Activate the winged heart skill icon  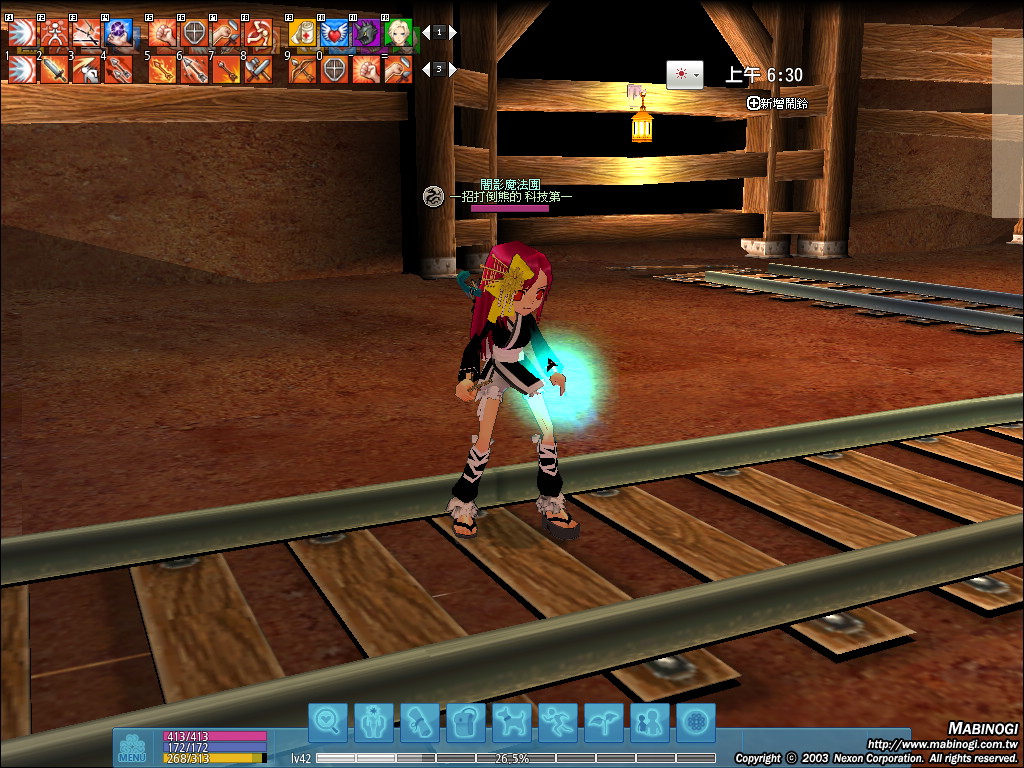pos(335,33)
